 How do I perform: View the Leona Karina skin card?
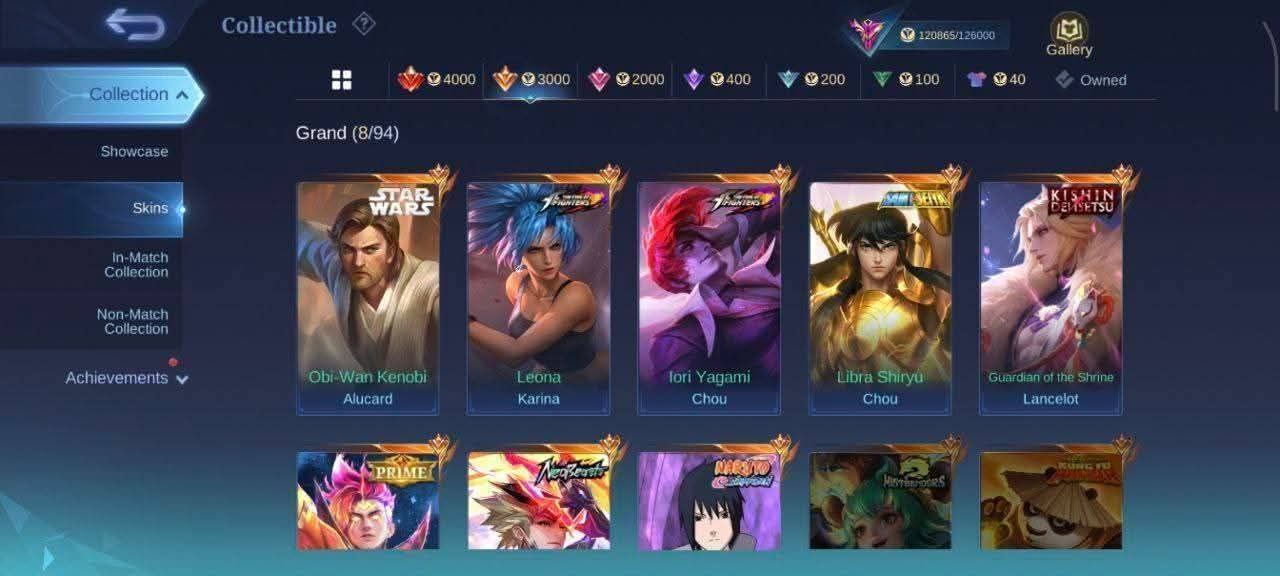click(538, 297)
